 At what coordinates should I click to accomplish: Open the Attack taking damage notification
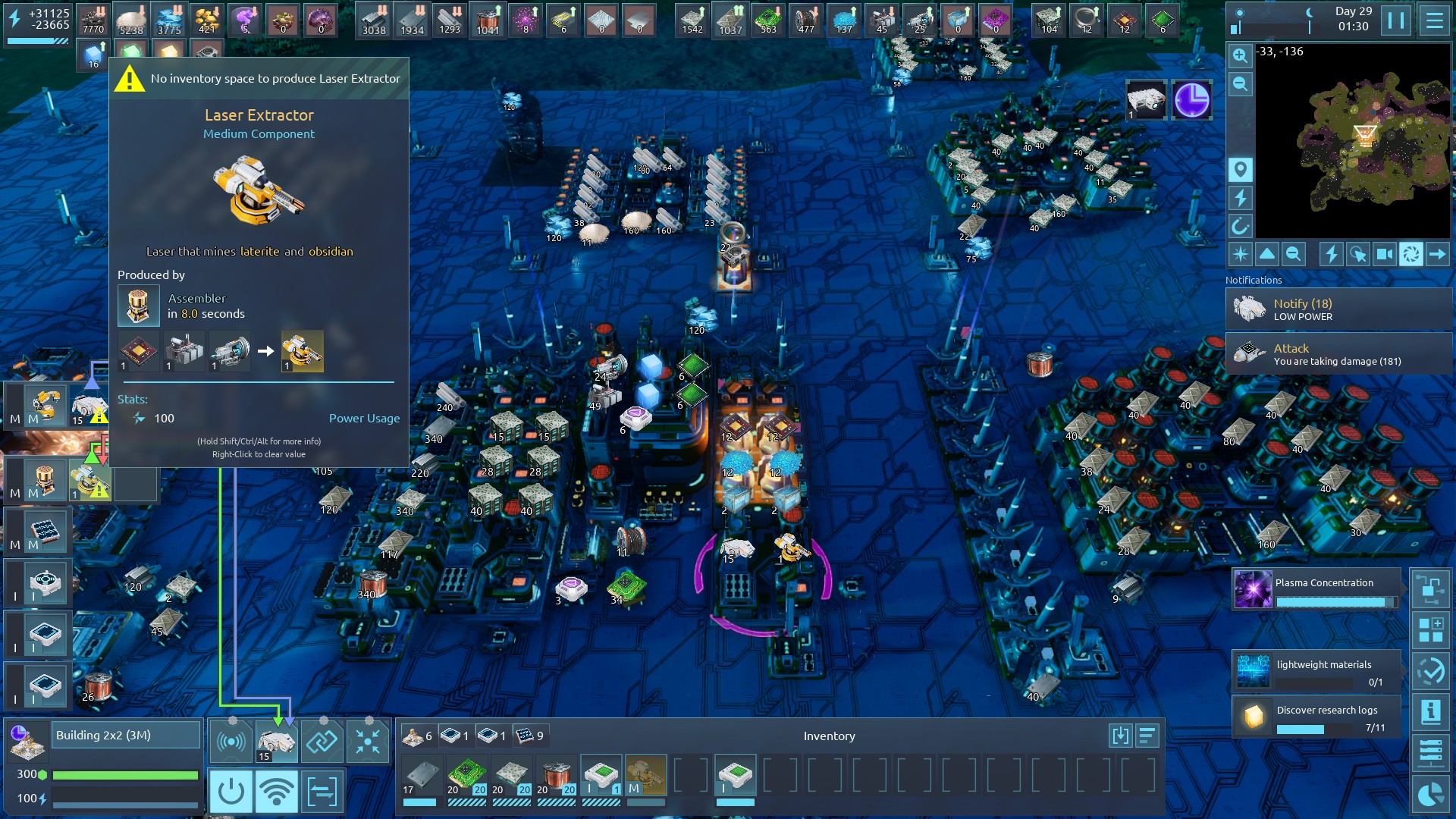point(1338,354)
